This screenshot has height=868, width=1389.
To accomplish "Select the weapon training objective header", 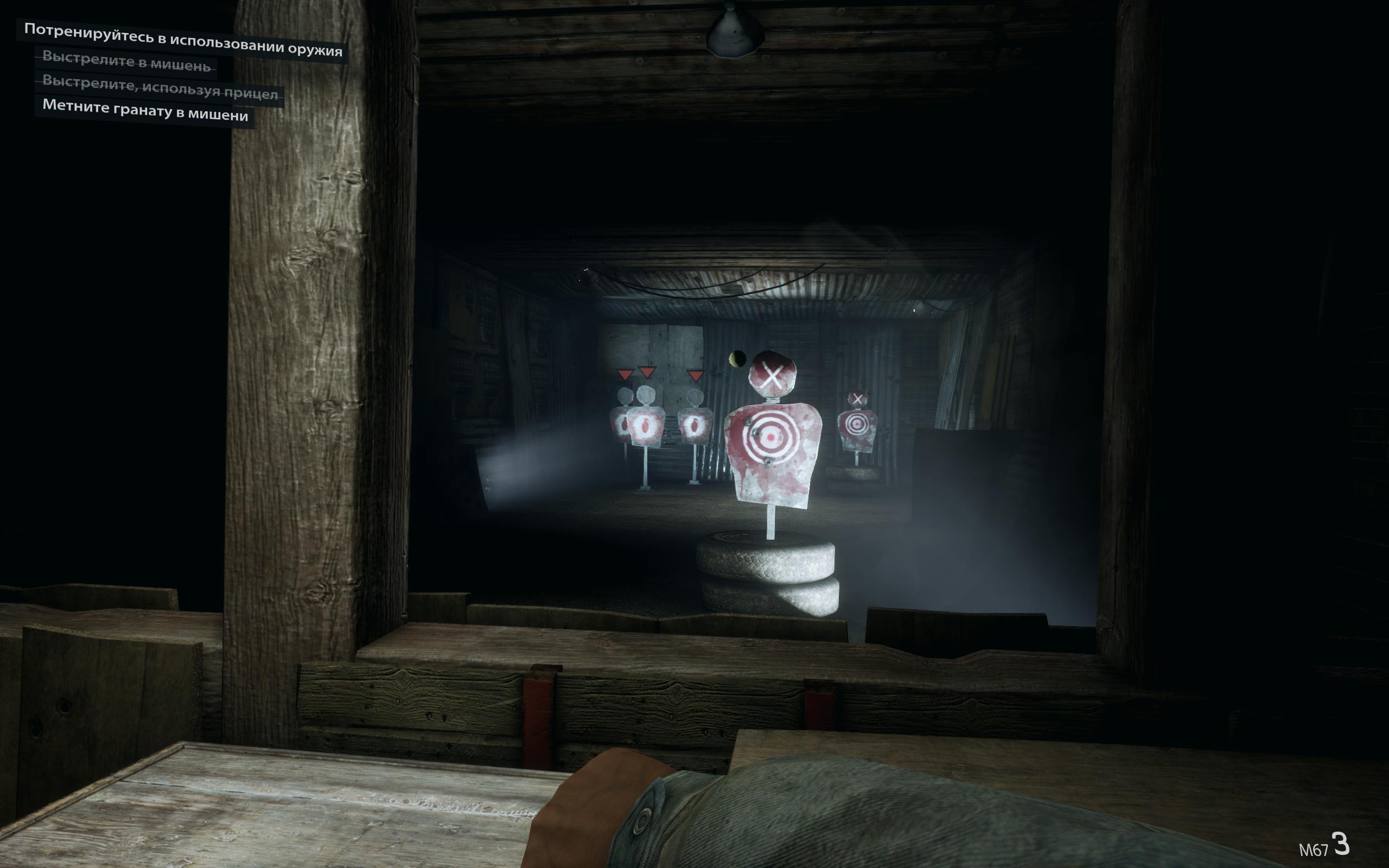I will 182,40.
